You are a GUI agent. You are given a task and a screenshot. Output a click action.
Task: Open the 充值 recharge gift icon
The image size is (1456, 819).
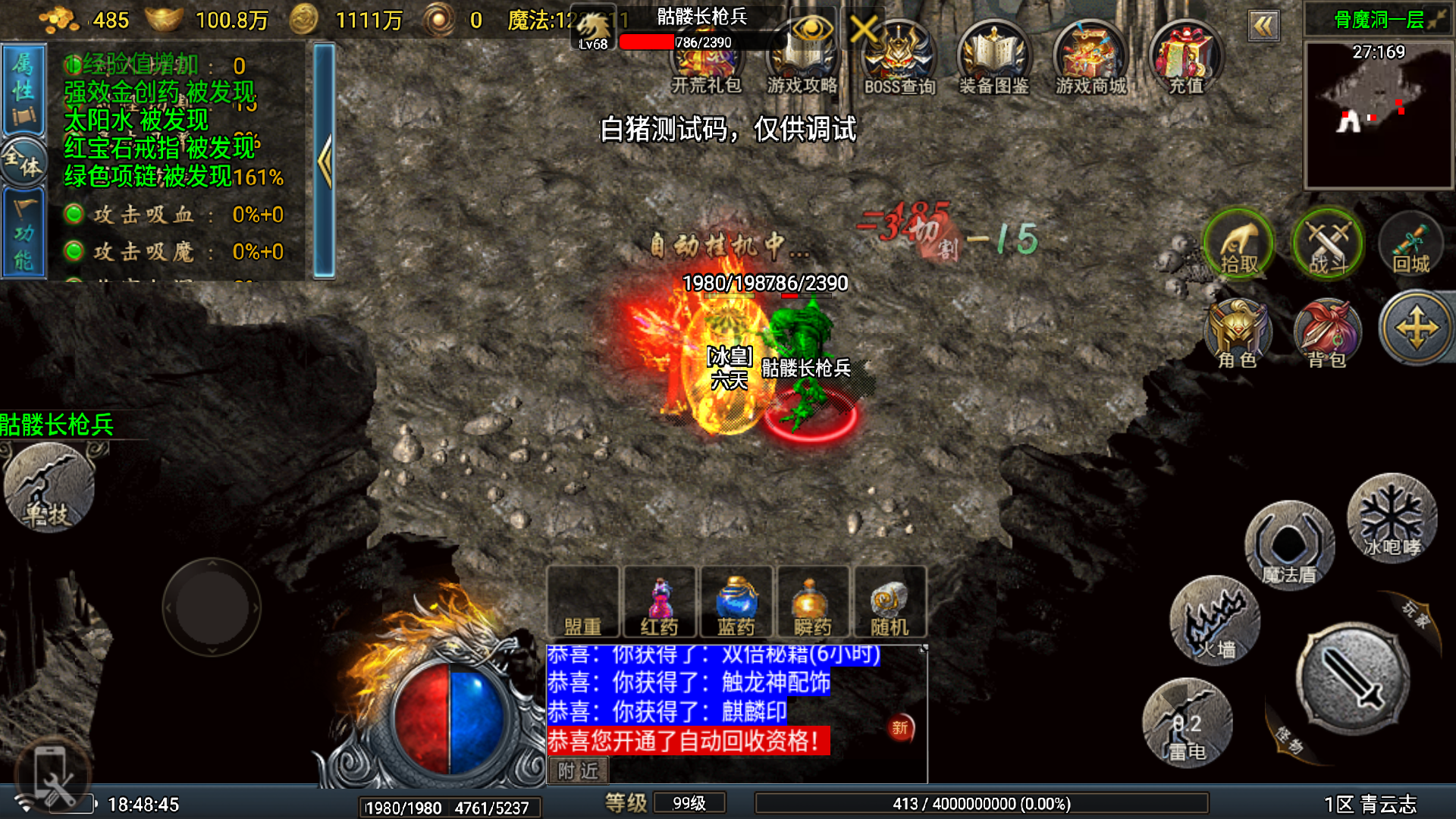coord(1186,59)
